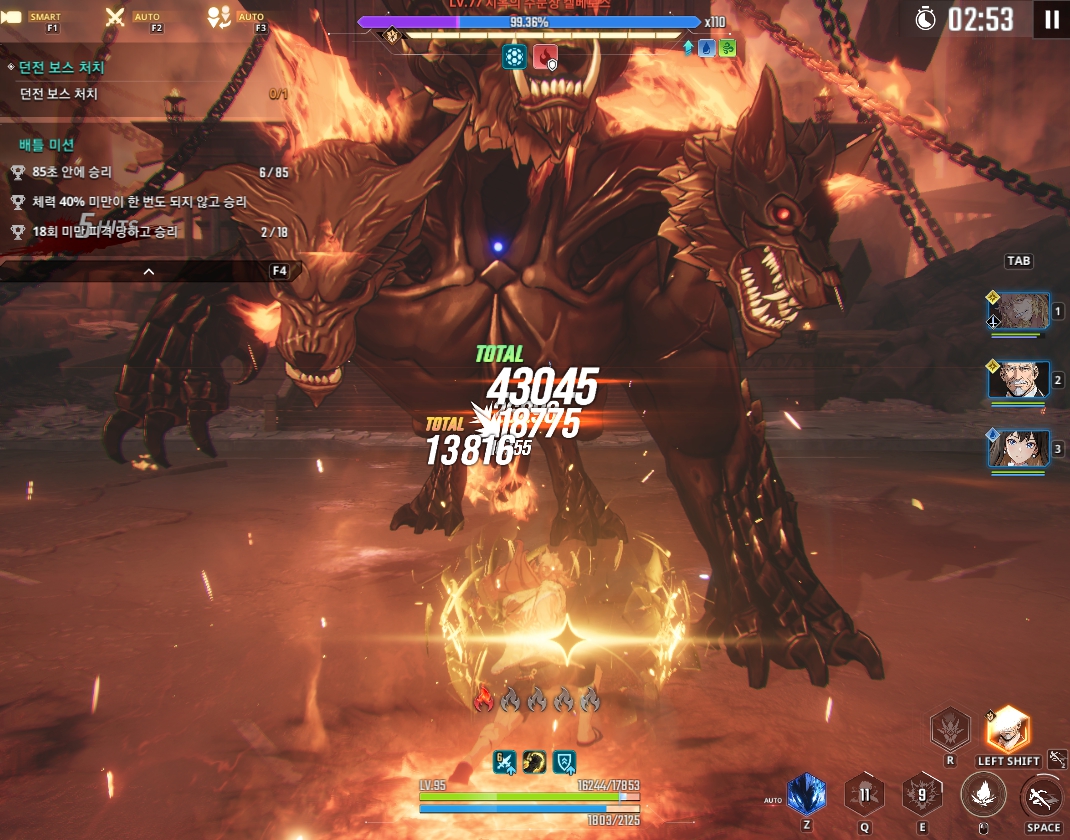
Task: Collapse the mission tracker panel
Action: (149, 271)
